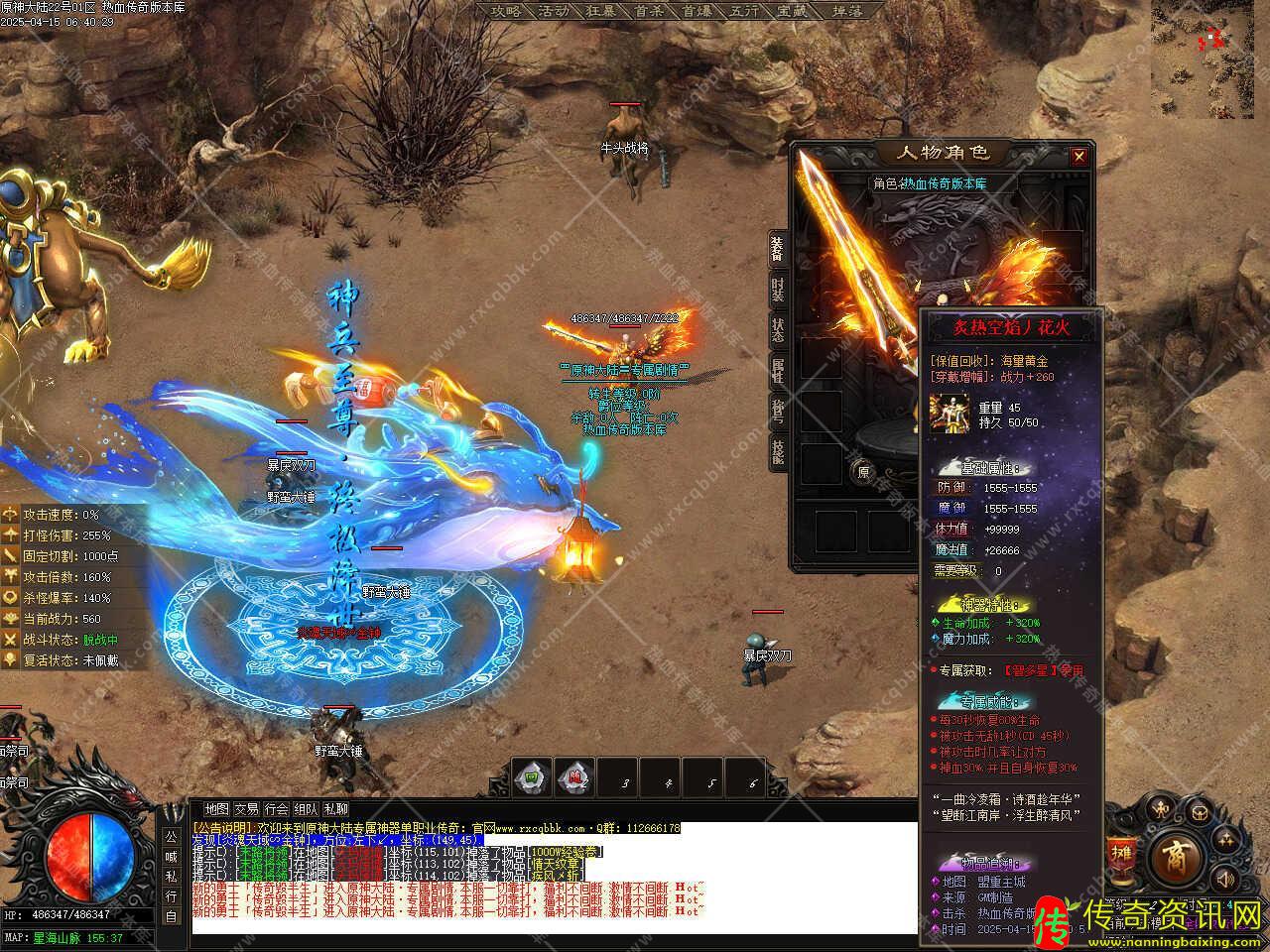Switch to the 组队 team chat tab
This screenshot has width=1270, height=952.
(306, 809)
